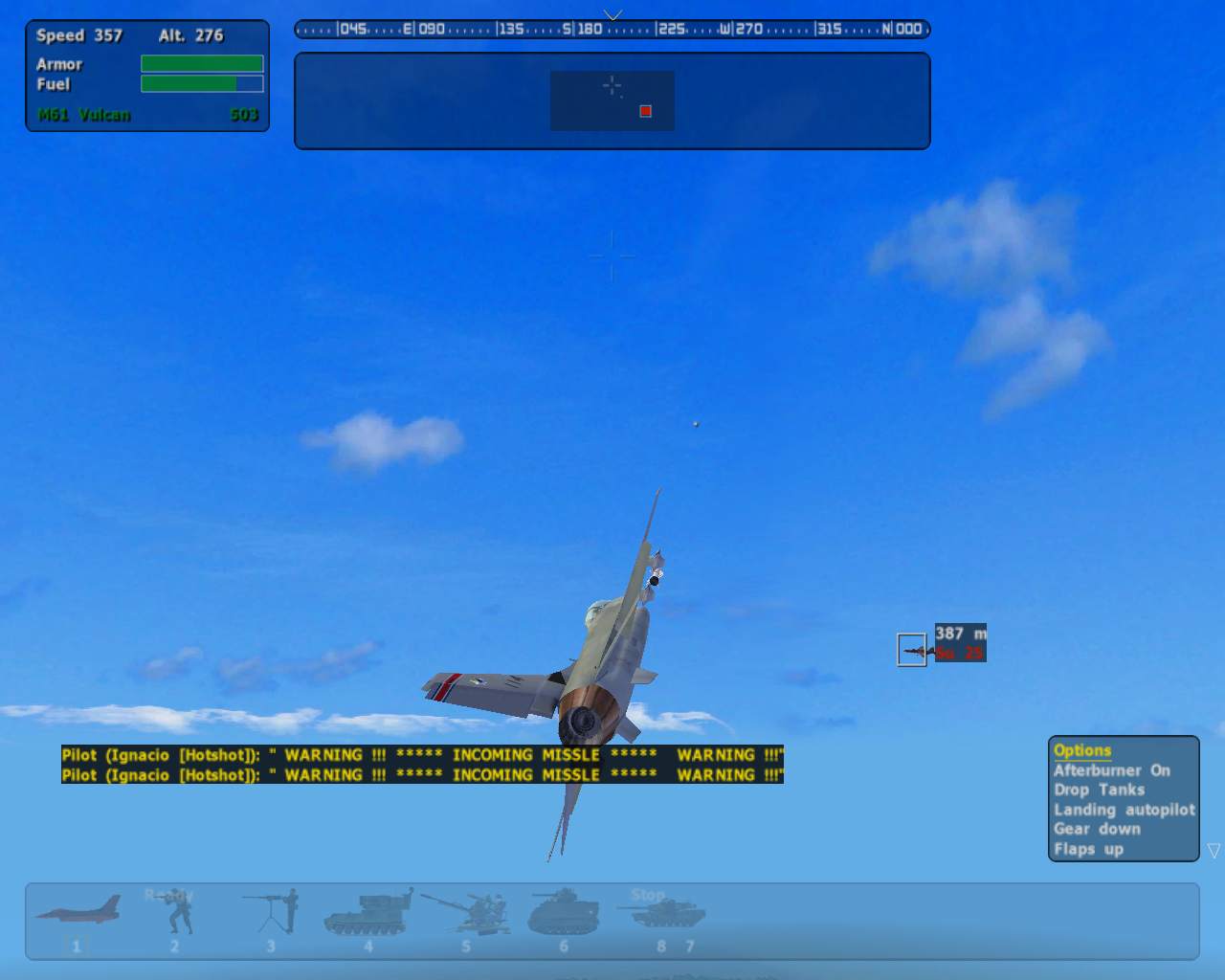Screen dimensions: 1225x980
Task: Click the Options panel header
Action: tap(1082, 750)
